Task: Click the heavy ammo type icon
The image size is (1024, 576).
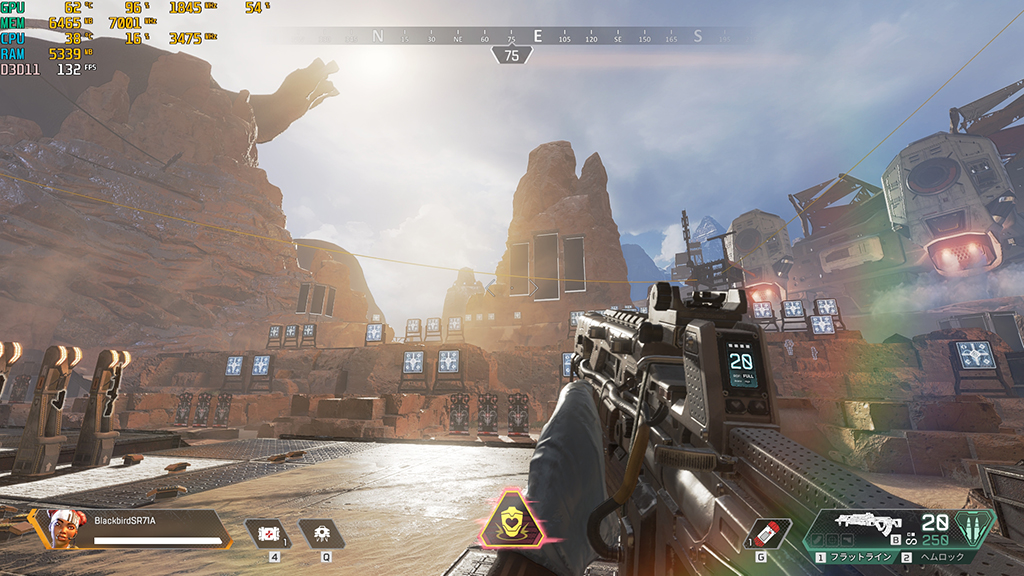Action: [x=976, y=524]
